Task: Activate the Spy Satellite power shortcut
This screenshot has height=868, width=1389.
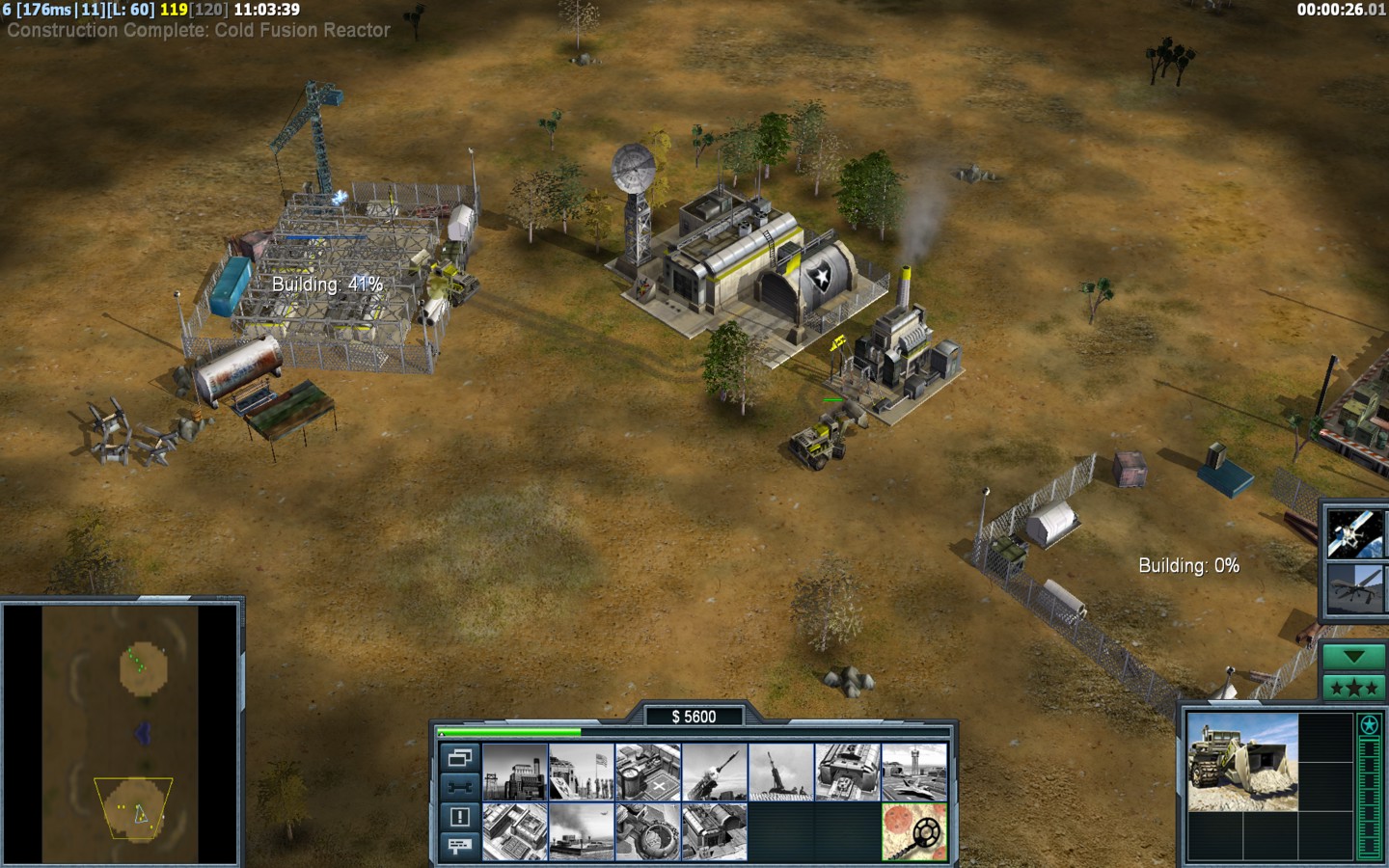Action: point(1354,532)
